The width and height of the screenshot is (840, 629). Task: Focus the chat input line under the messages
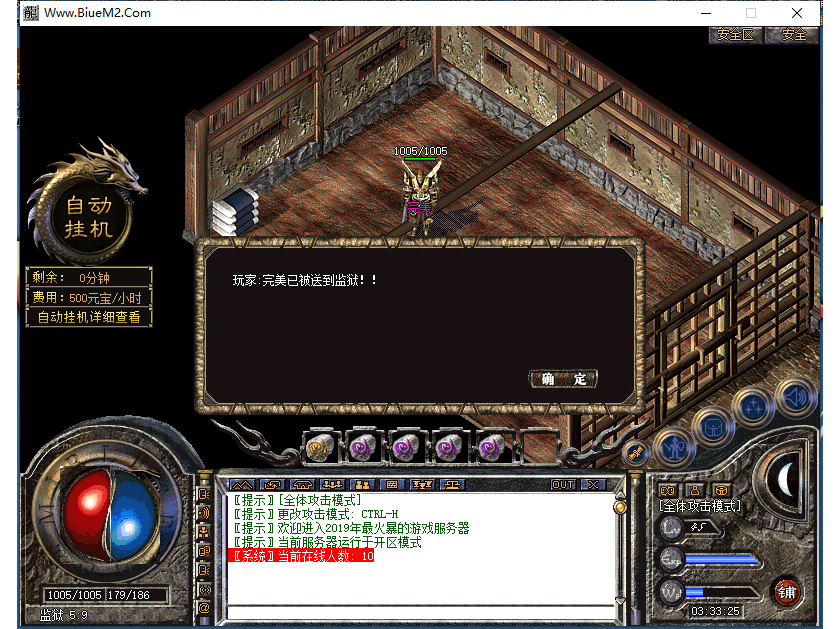point(420,612)
